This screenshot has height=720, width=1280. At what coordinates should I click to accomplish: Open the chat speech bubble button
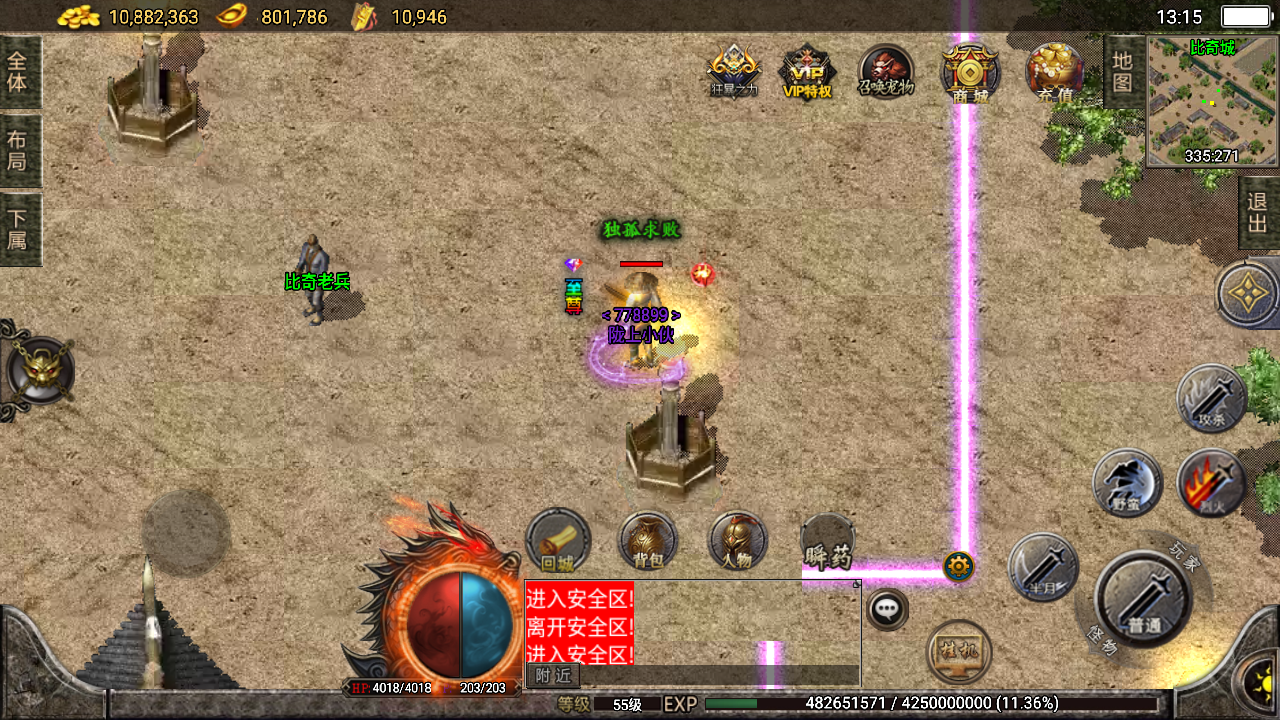(x=887, y=608)
